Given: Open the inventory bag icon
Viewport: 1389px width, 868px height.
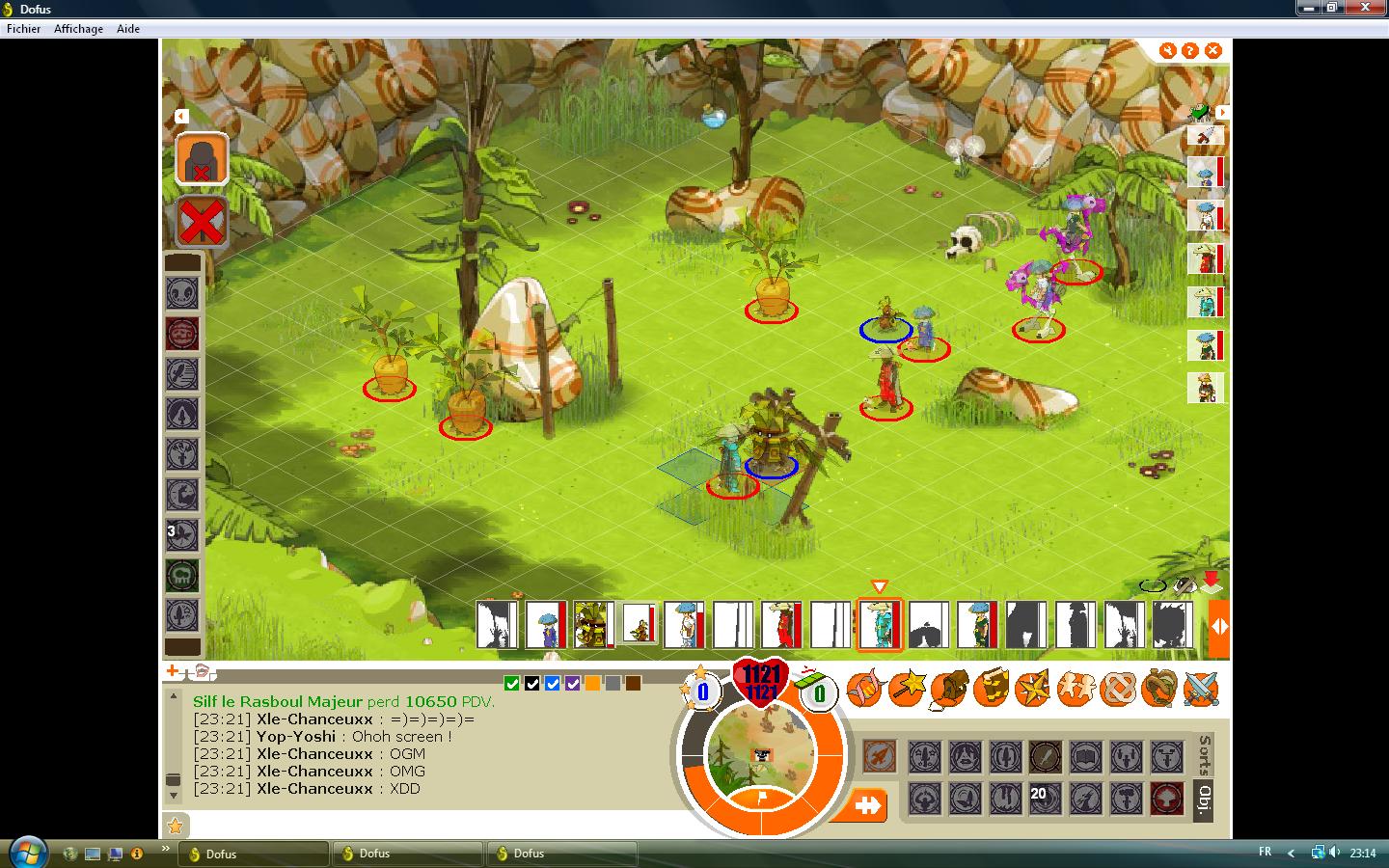Looking at the screenshot, I should click(949, 689).
